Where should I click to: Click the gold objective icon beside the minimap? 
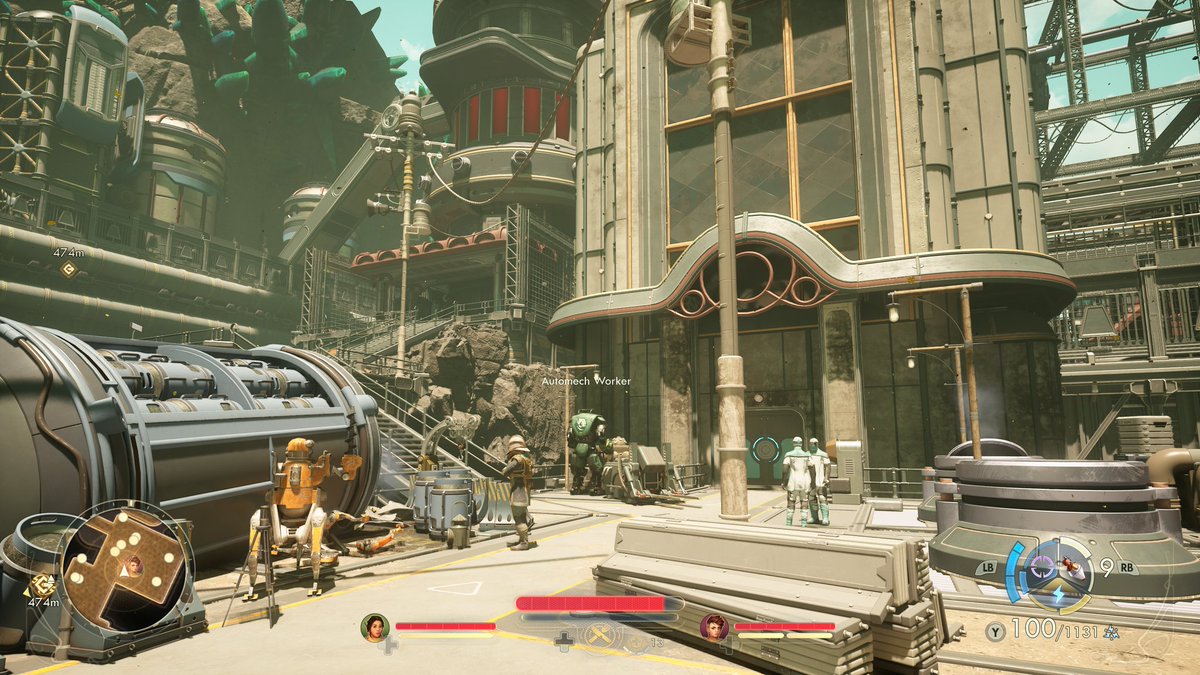coord(42,585)
